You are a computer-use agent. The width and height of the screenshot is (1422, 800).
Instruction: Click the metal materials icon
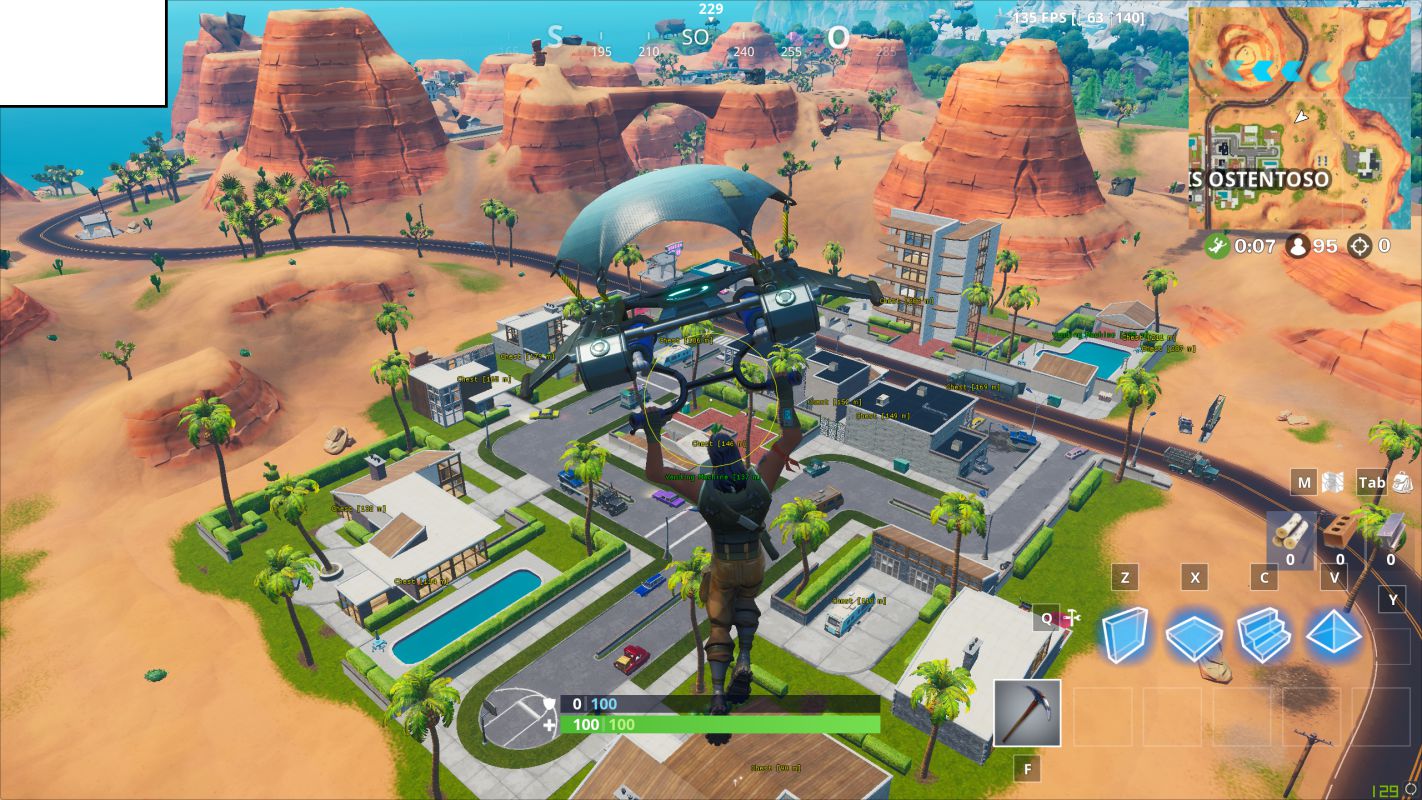pos(1390,528)
